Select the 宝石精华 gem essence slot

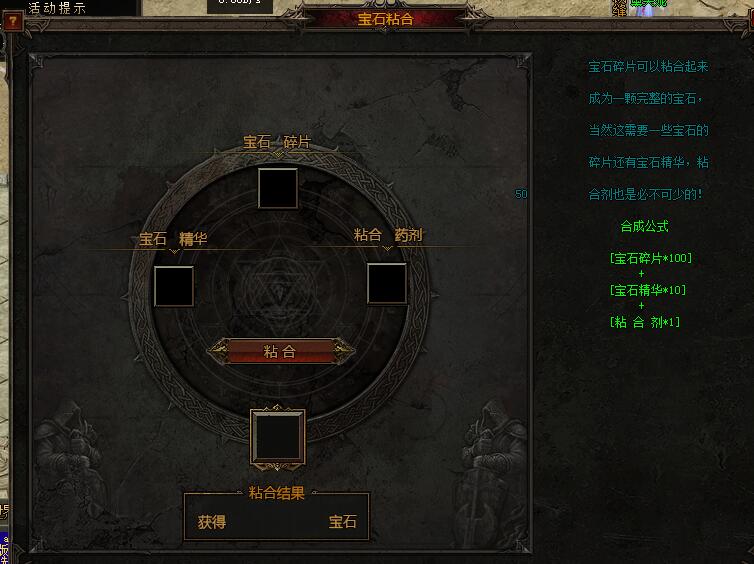[x=174, y=286]
